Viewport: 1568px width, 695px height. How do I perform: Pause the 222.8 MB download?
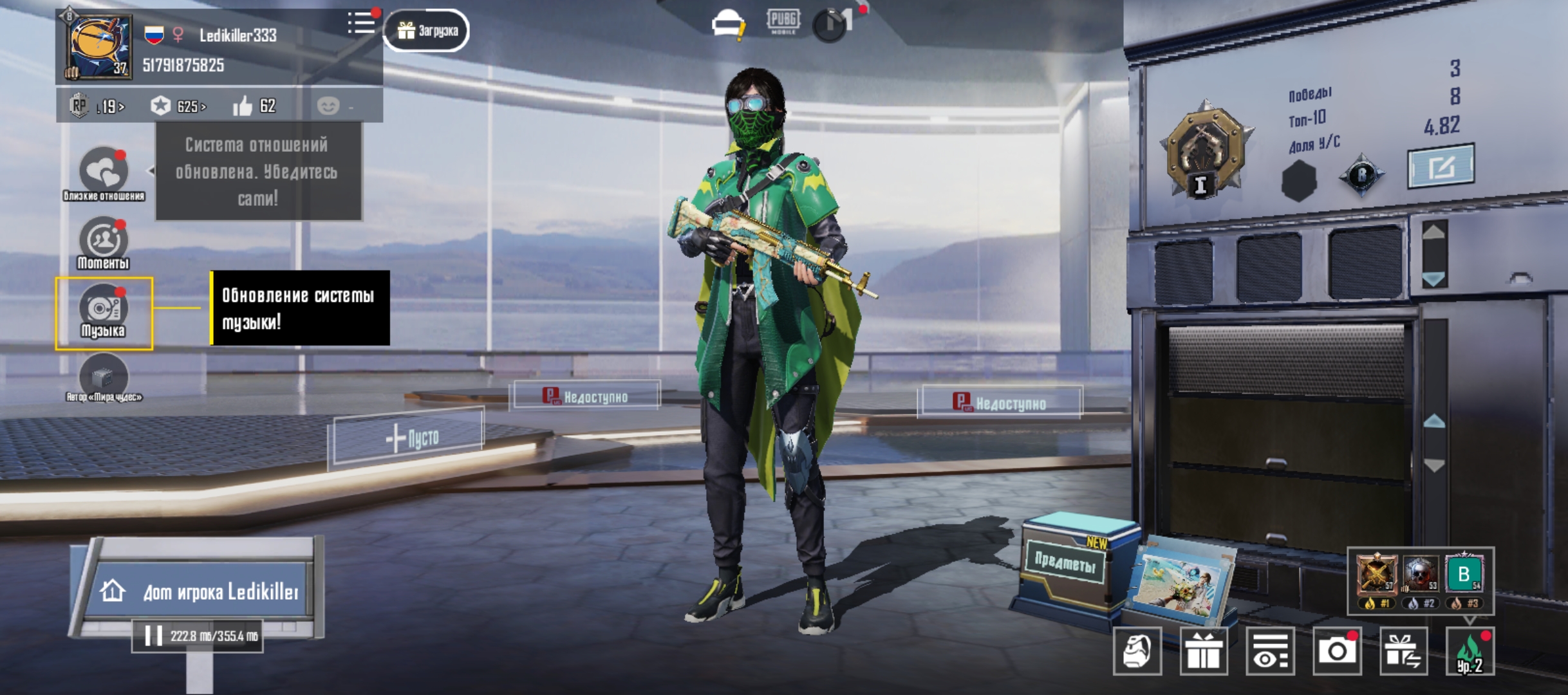point(154,636)
